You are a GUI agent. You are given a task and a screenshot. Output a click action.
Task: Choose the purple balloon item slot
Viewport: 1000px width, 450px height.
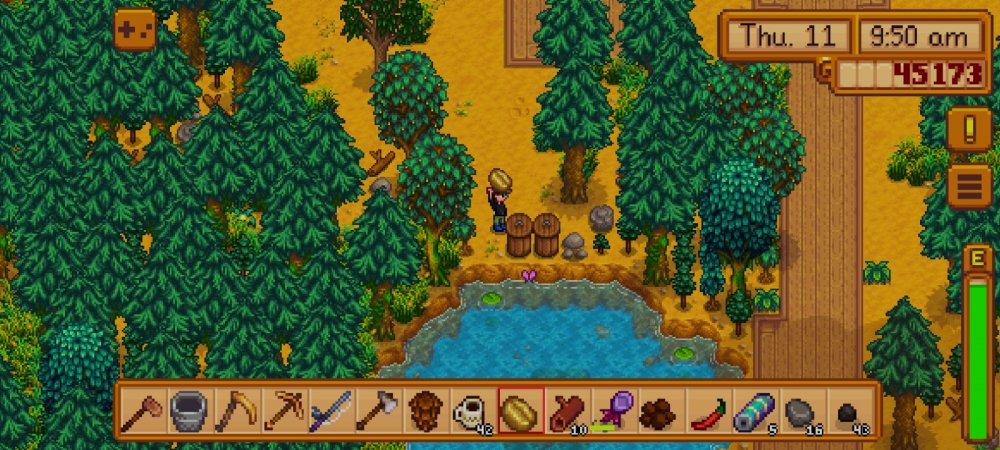point(615,411)
